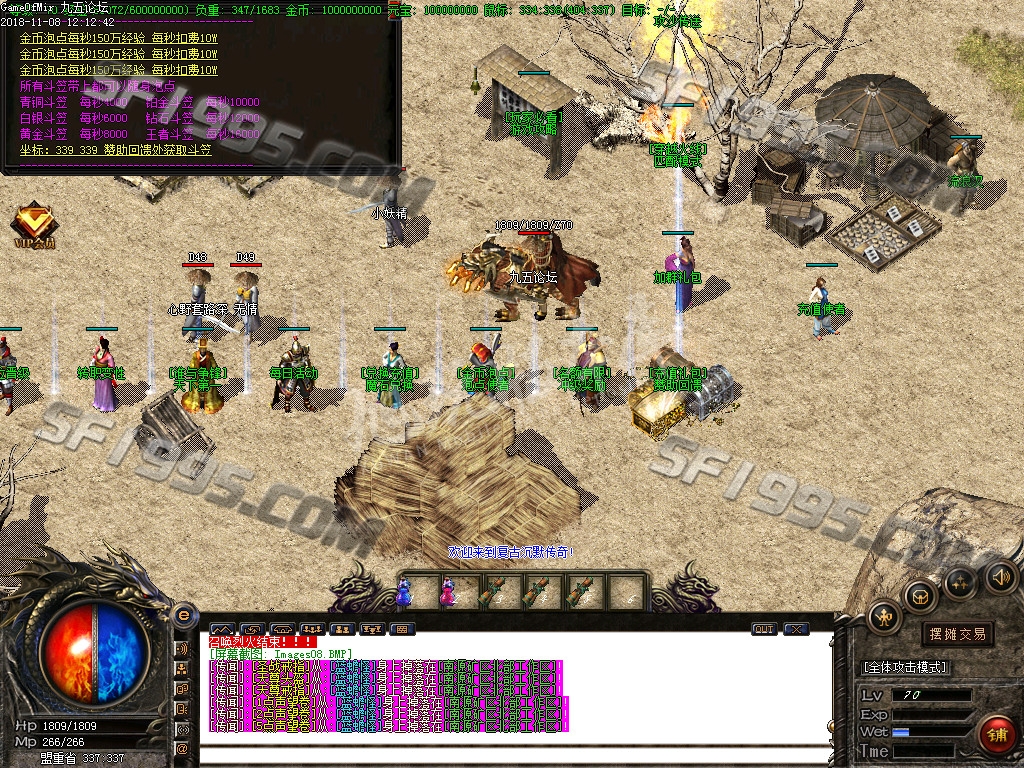
Task: Click the 摆摊交易 stall trade button
Action: [x=957, y=634]
